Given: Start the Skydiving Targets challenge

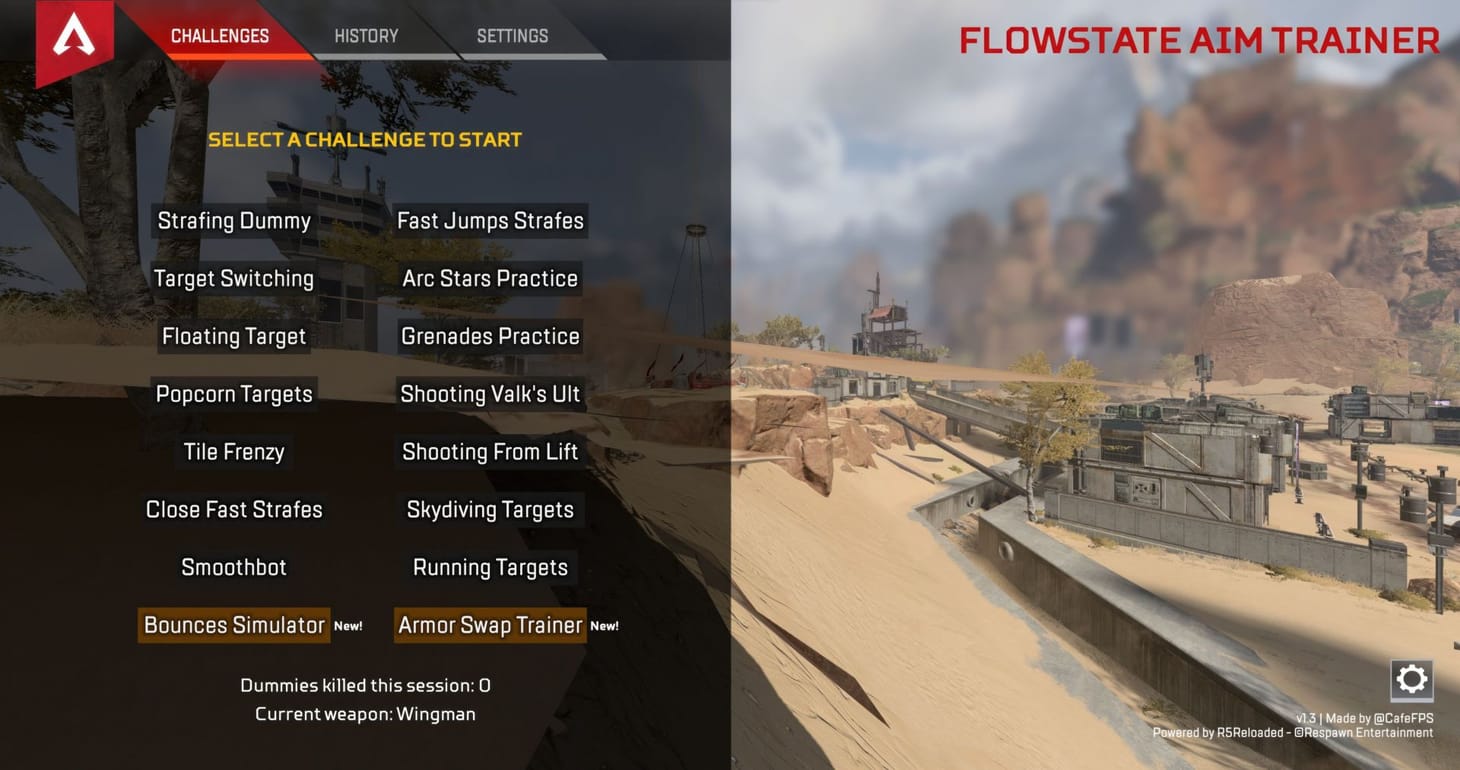Looking at the screenshot, I should tap(490, 509).
